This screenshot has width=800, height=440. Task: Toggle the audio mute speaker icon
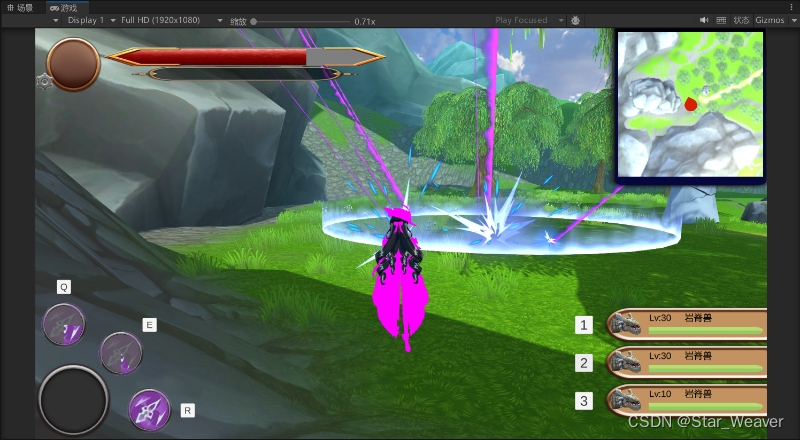pos(704,20)
